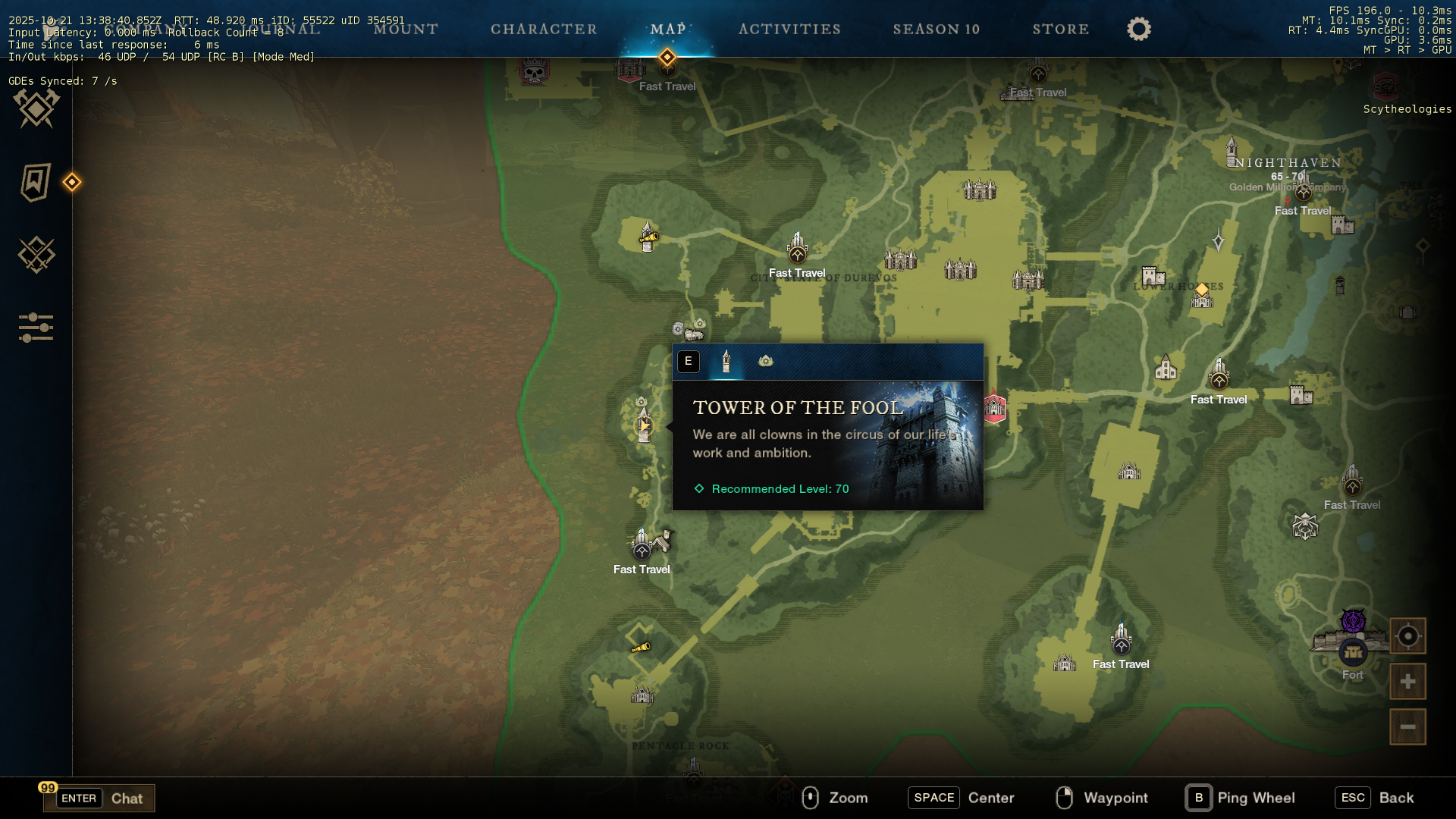This screenshot has height=819, width=1456.
Task: Switch to the Character tab
Action: 544,30
